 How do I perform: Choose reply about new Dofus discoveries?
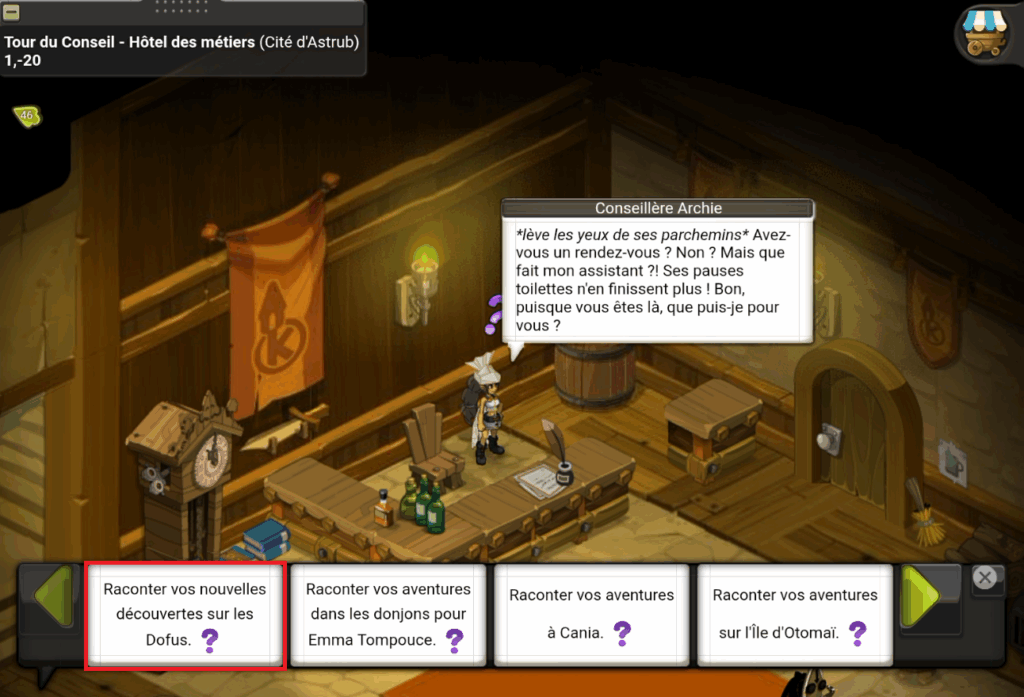(x=185, y=614)
